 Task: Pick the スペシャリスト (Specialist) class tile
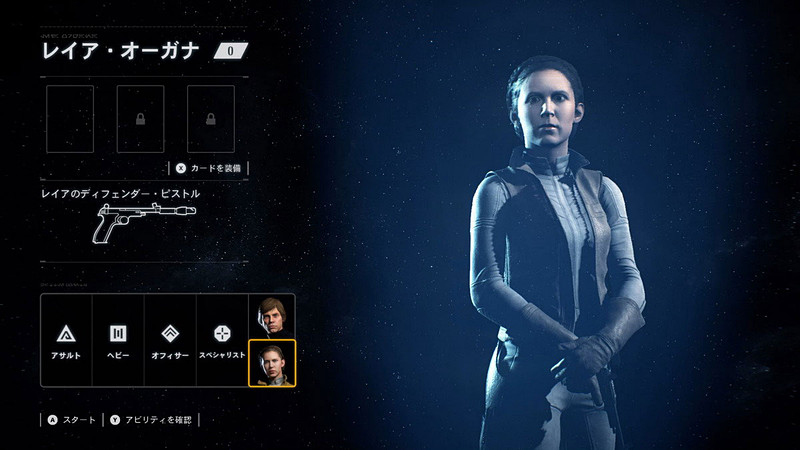pyautogui.click(x=222, y=340)
